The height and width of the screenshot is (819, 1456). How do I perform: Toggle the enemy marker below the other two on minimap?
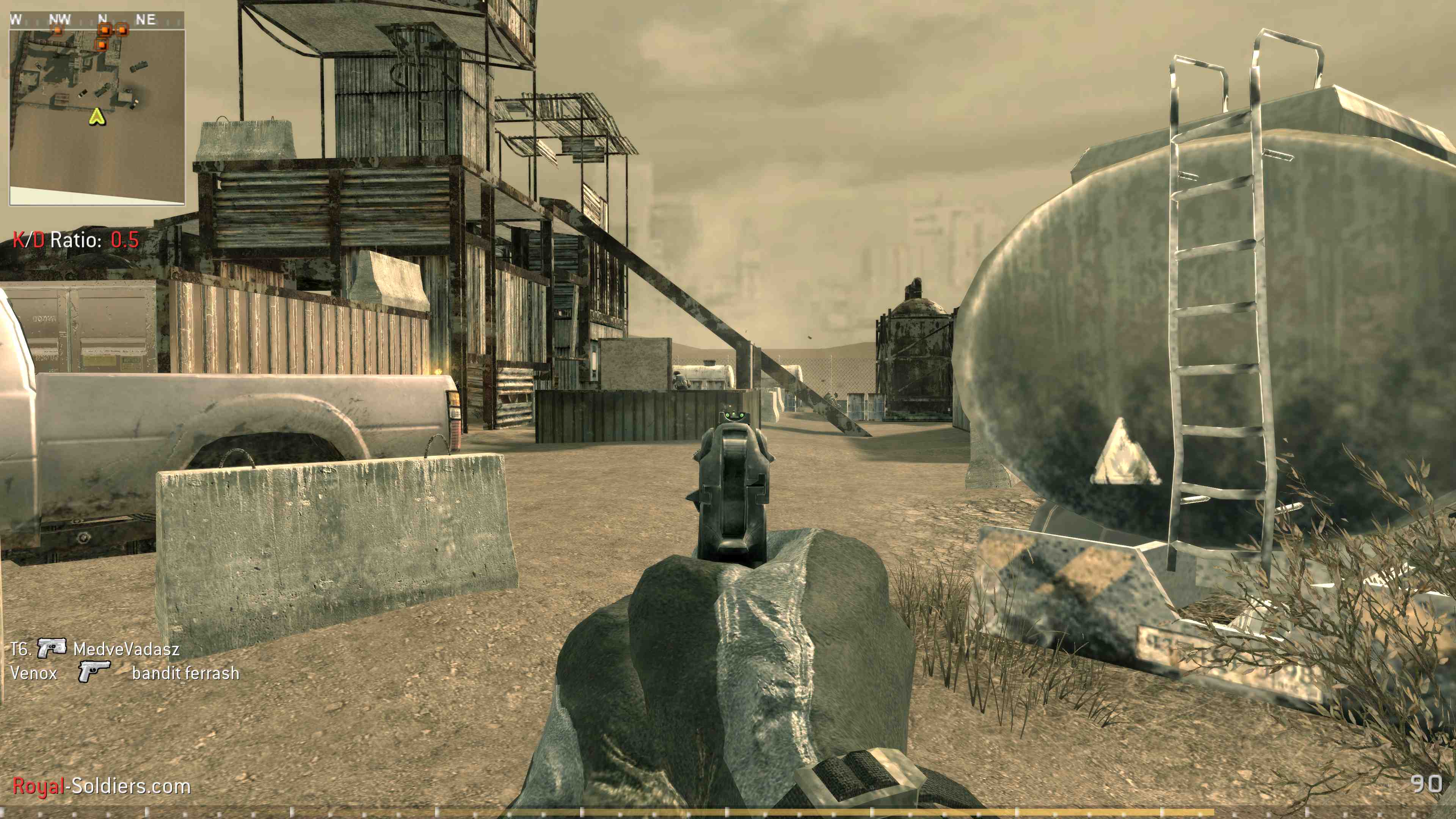click(102, 45)
